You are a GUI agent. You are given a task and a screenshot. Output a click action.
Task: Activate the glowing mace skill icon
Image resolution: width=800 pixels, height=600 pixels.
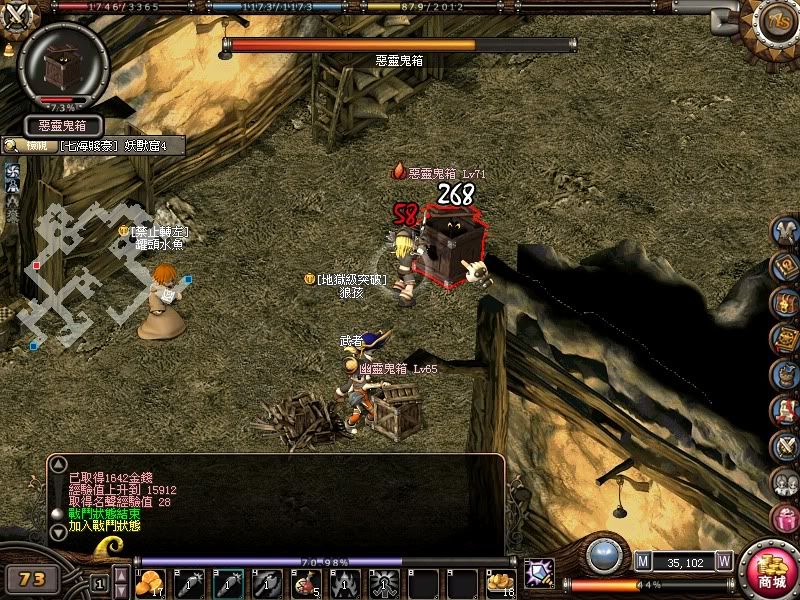tap(540, 573)
